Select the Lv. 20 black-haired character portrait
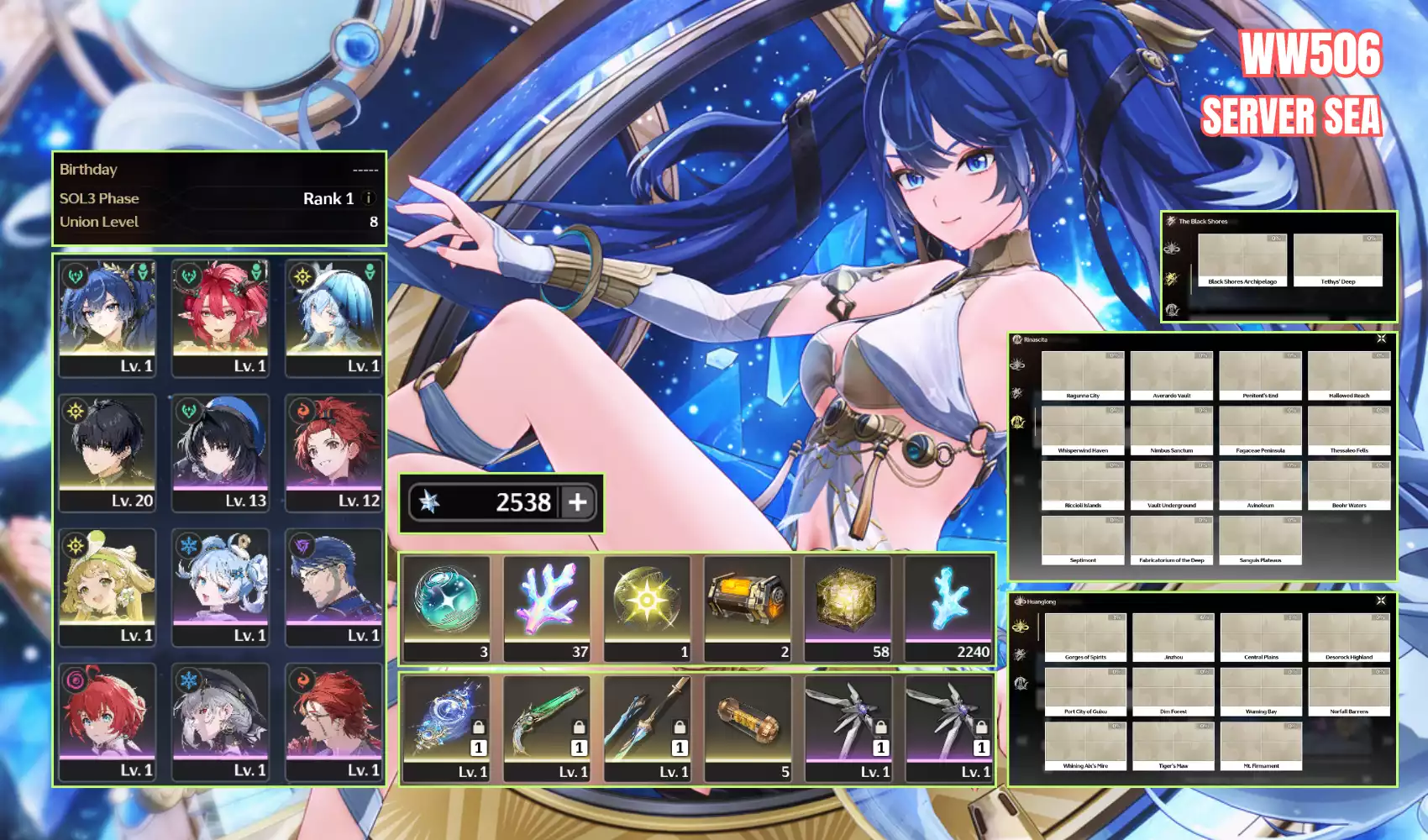The height and width of the screenshot is (840, 1428). (108, 452)
